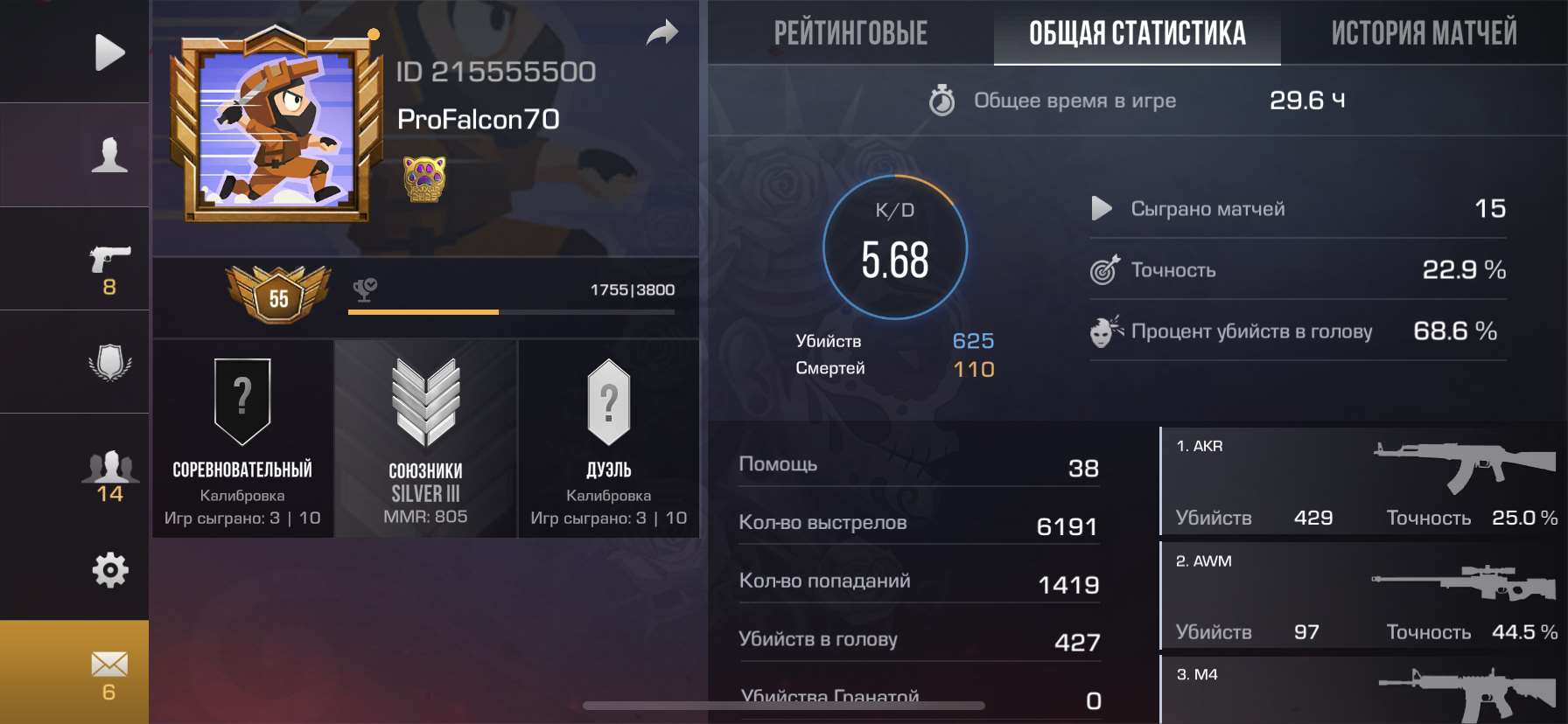Click the Соревновательный calibration badge
1568x724 pixels.
[242, 437]
